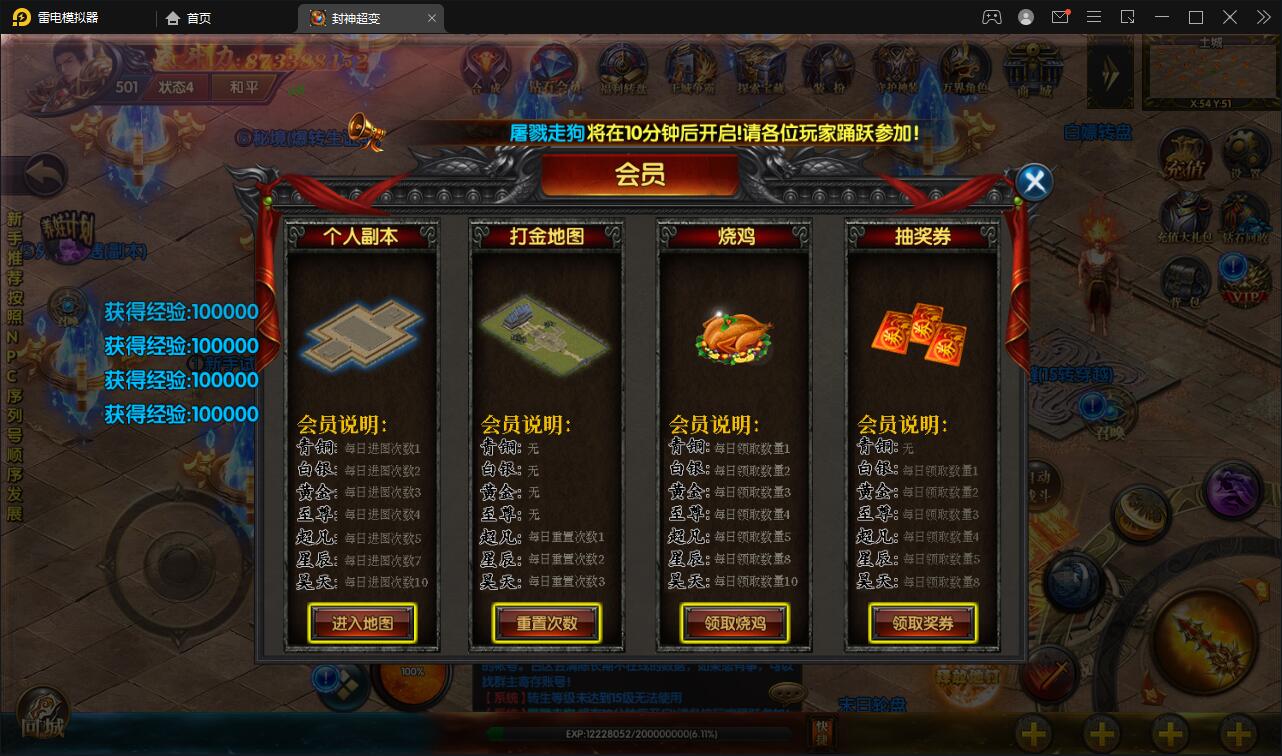
Task: Click the minimap in top right corner
Action: (x=1210, y=70)
